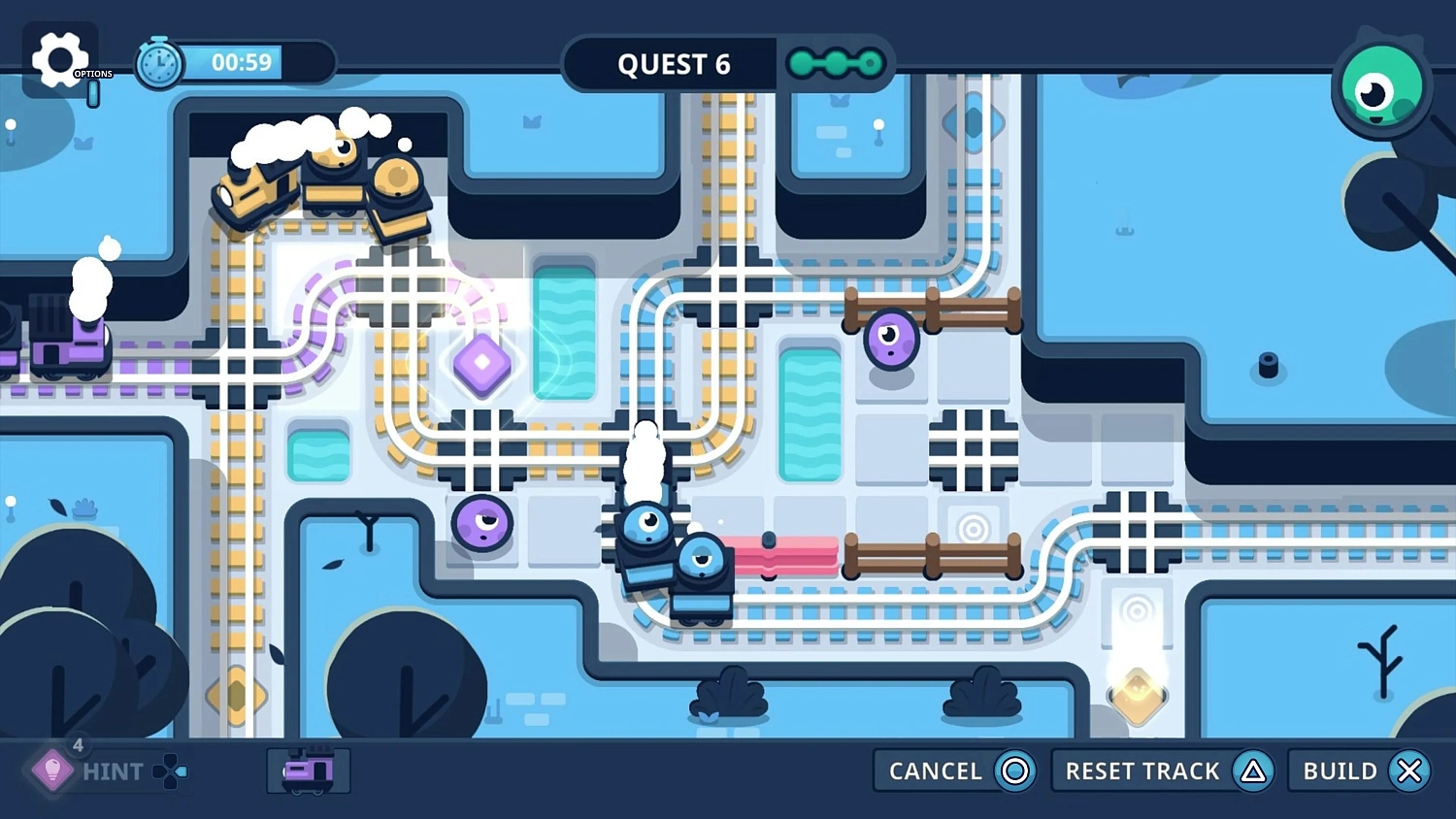Open the Options gear menu
This screenshot has height=819, width=1456.
coord(60,60)
